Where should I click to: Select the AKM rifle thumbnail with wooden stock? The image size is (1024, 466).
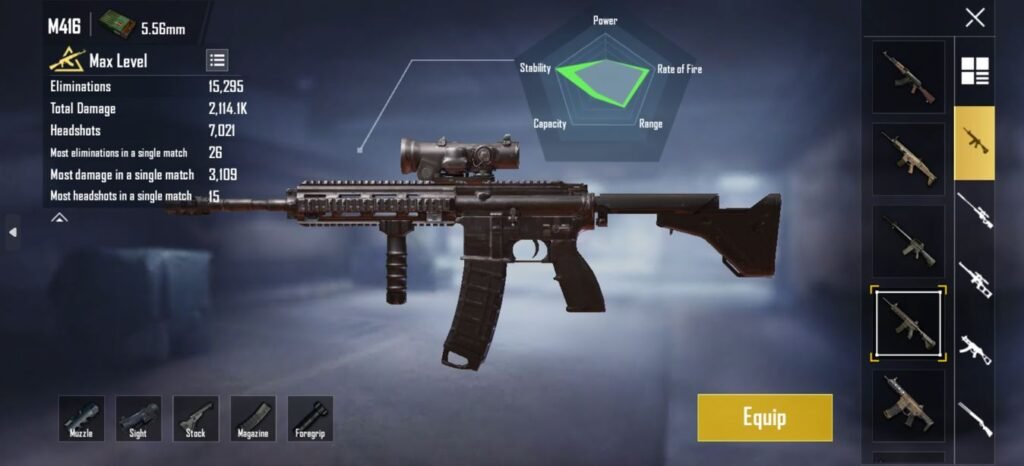908,76
